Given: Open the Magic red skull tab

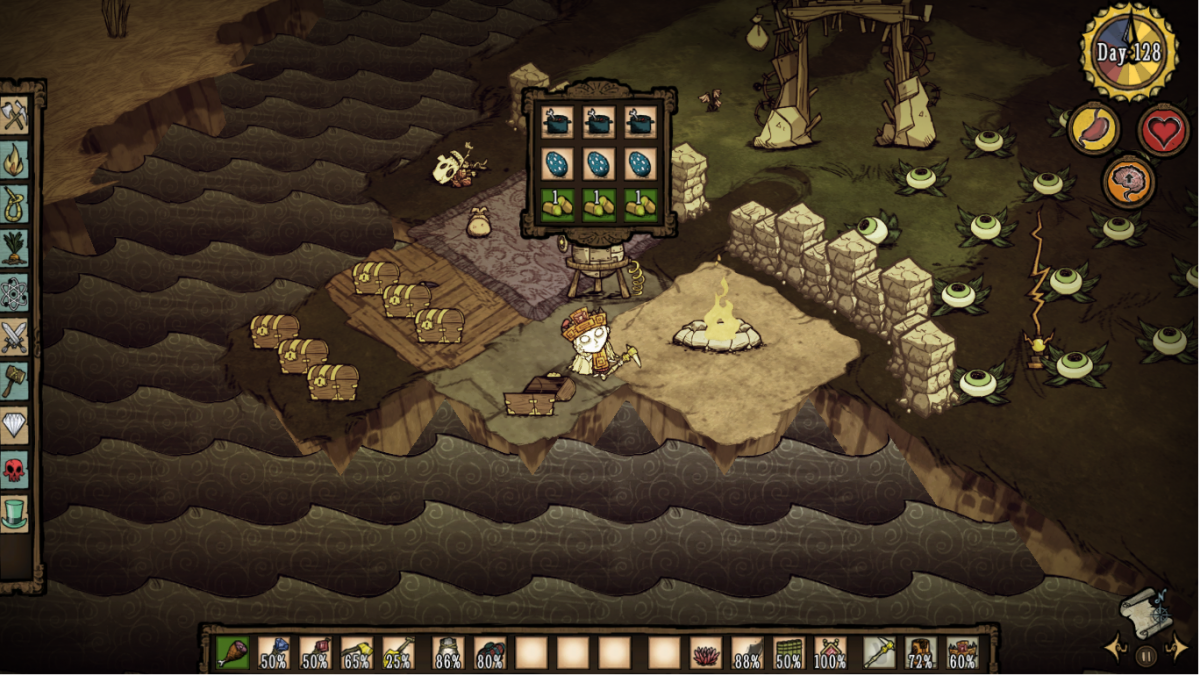Looking at the screenshot, I should click(x=15, y=469).
